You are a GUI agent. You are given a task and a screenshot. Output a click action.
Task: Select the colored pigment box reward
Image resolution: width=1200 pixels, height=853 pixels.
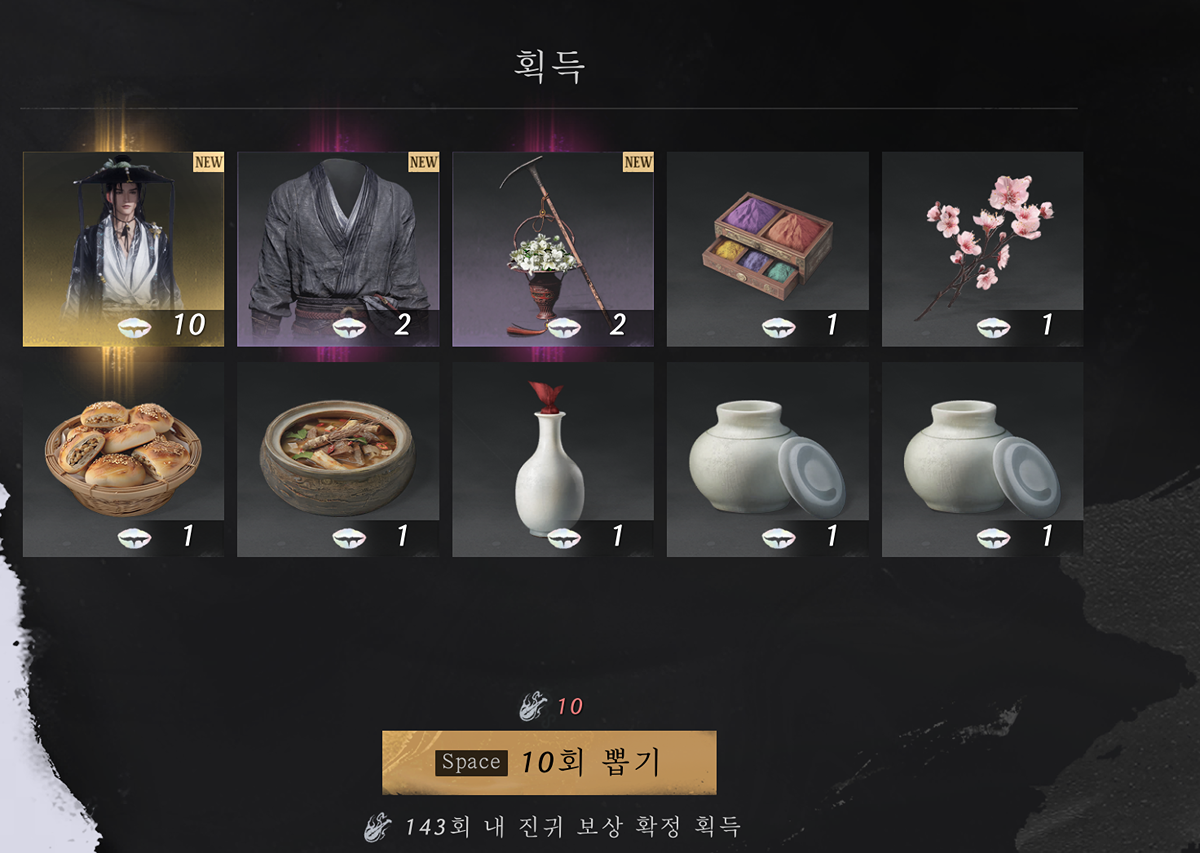point(768,249)
